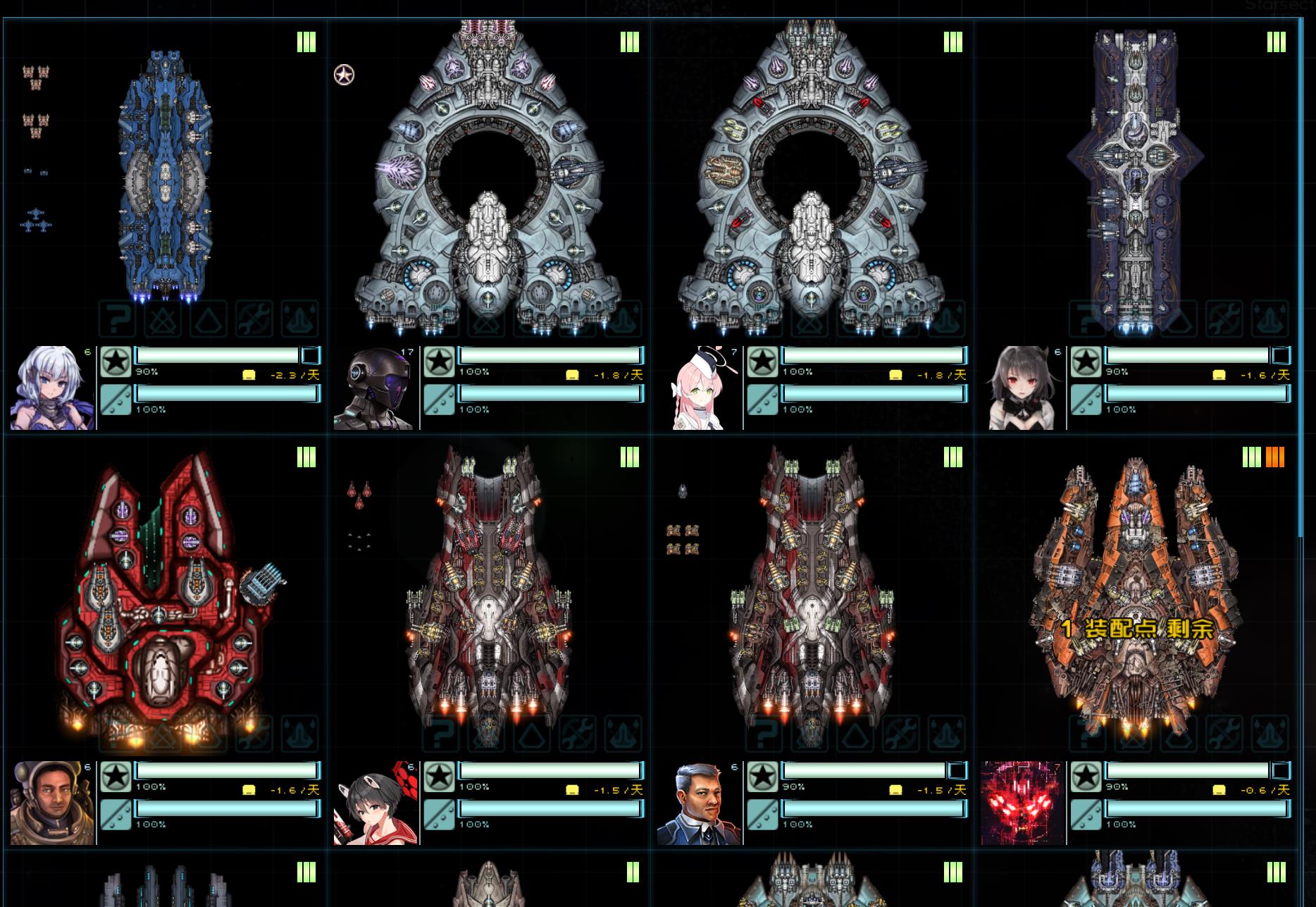Viewport: 1316px width, 907px height.
Task: Select the red glowing AI core portrait
Action: pyautogui.click(x=1022, y=803)
